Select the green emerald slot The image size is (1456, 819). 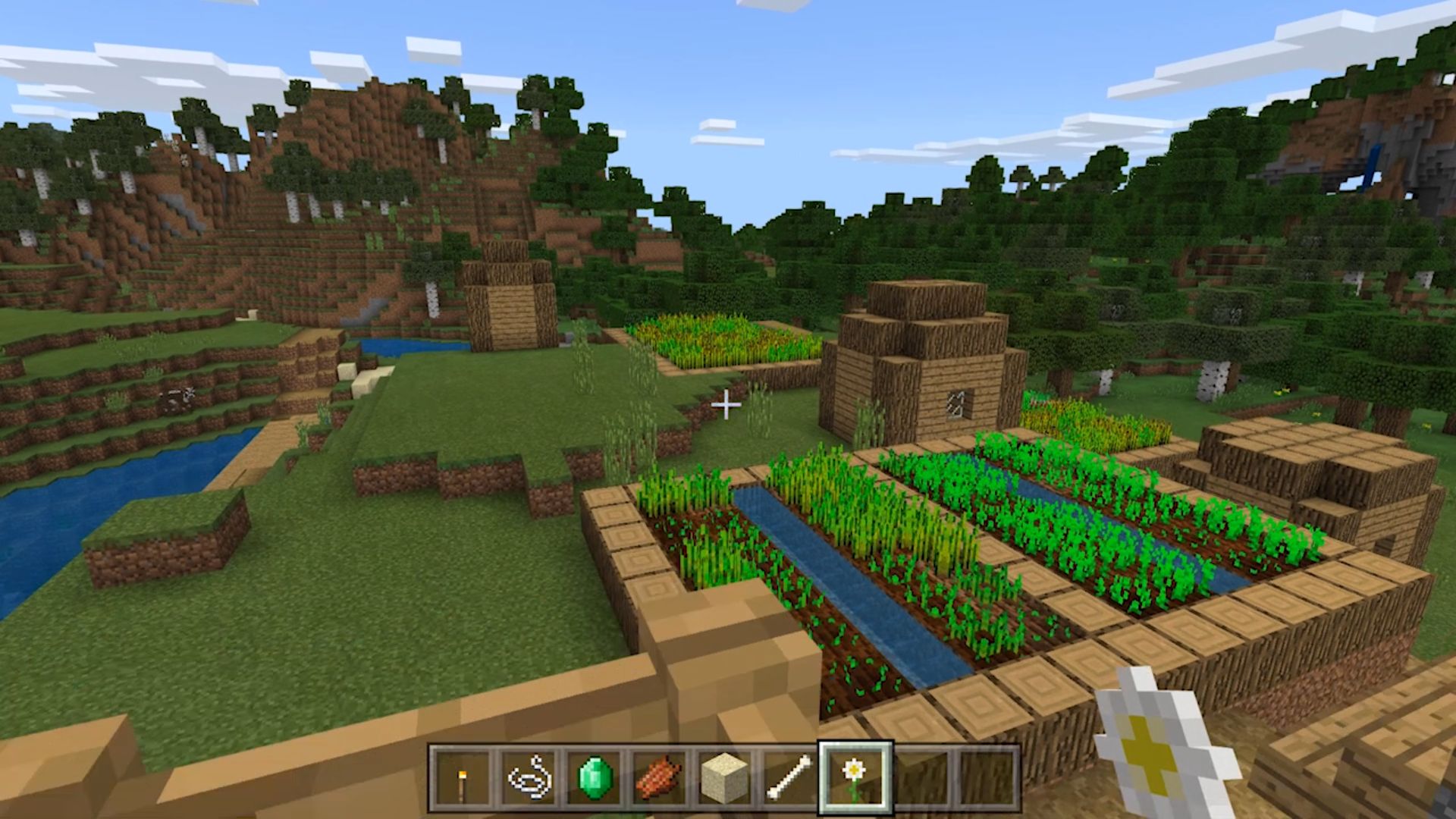pyautogui.click(x=594, y=778)
